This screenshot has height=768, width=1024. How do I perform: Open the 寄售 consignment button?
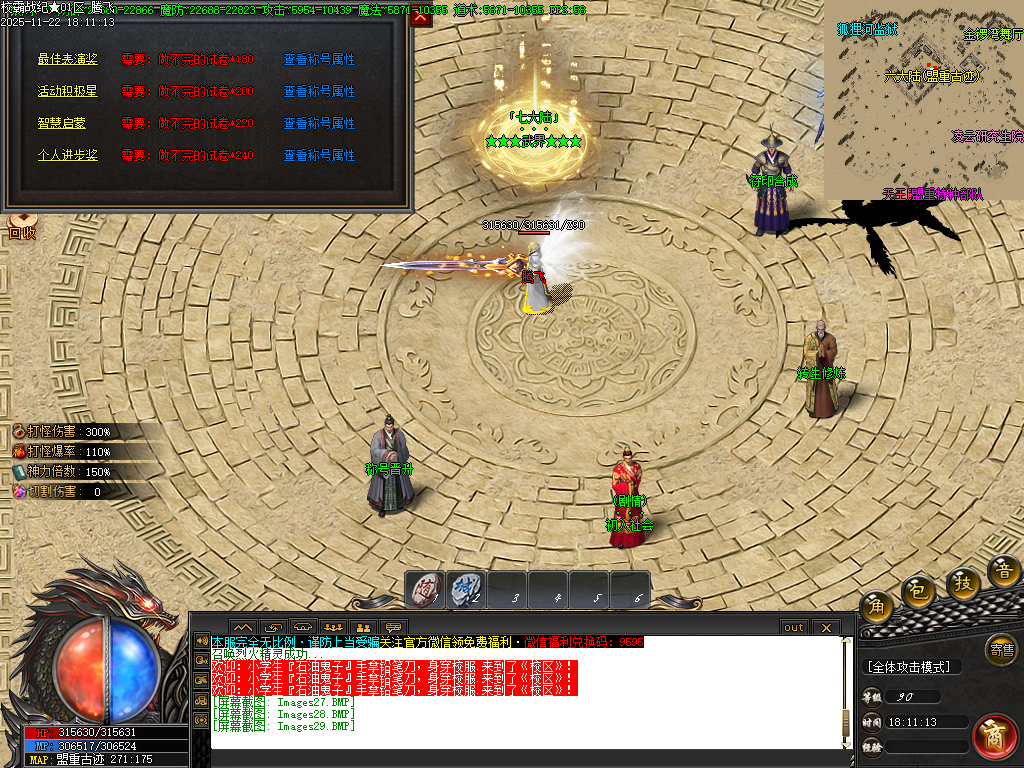[1000, 649]
